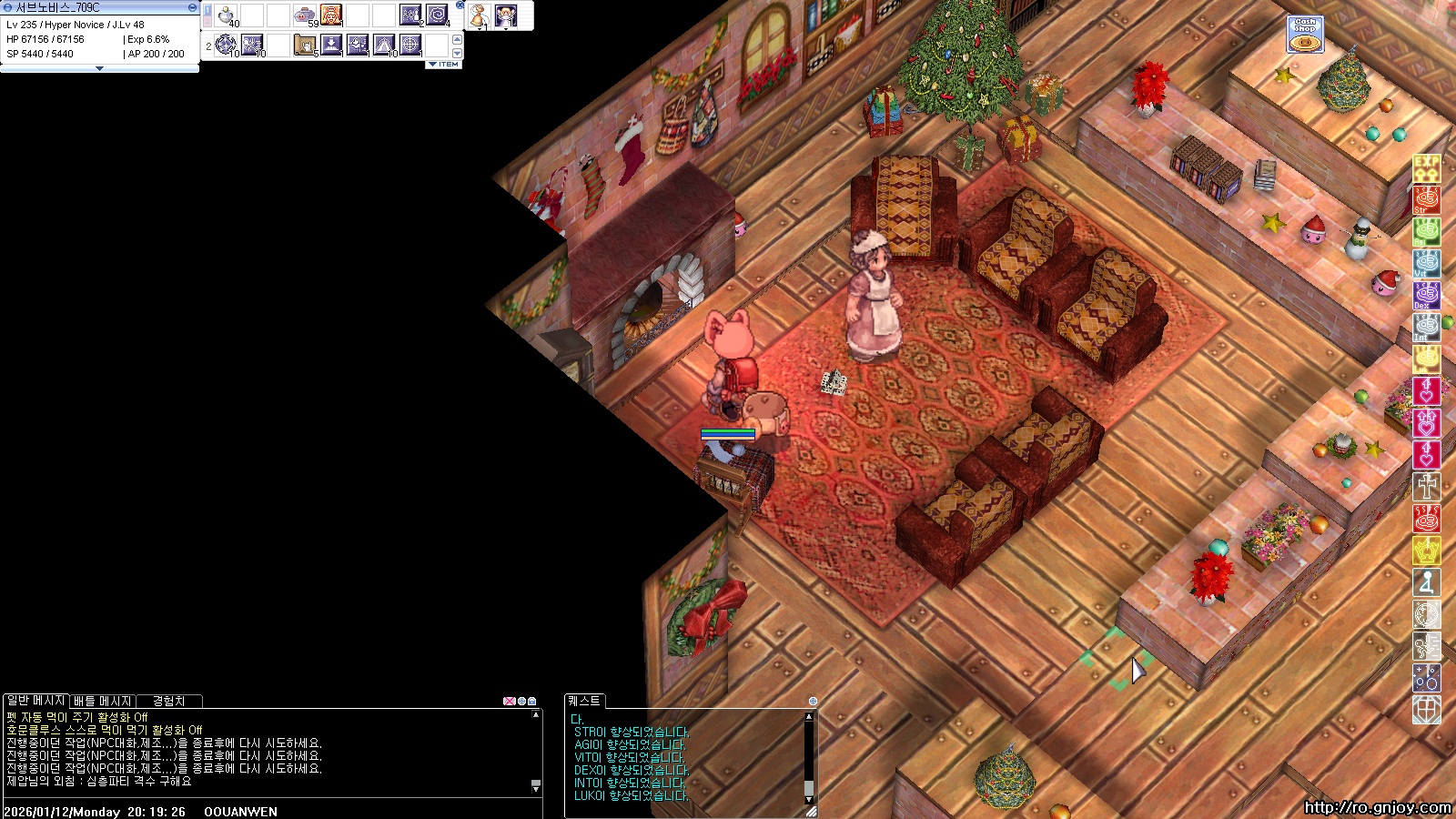Click the golden bell item slot
This screenshot has height=819, width=1456.
(479, 15)
